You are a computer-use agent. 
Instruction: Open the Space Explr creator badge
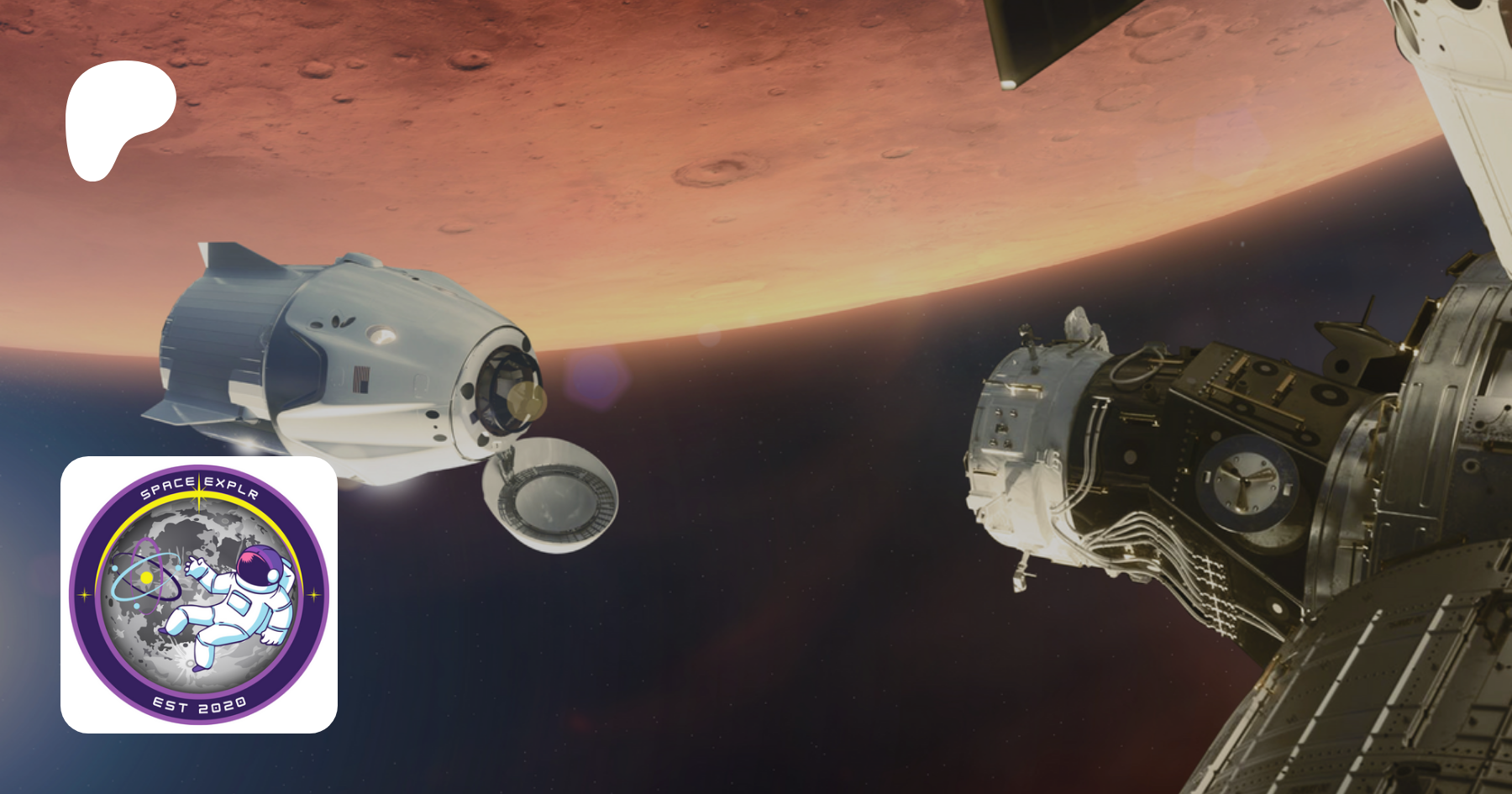199,594
